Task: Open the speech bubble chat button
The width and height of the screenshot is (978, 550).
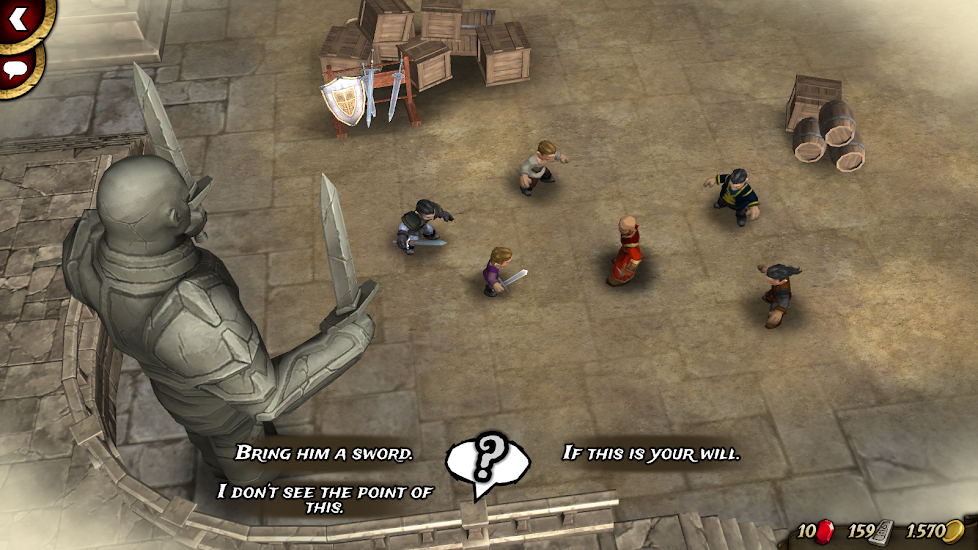Action: 15,69
